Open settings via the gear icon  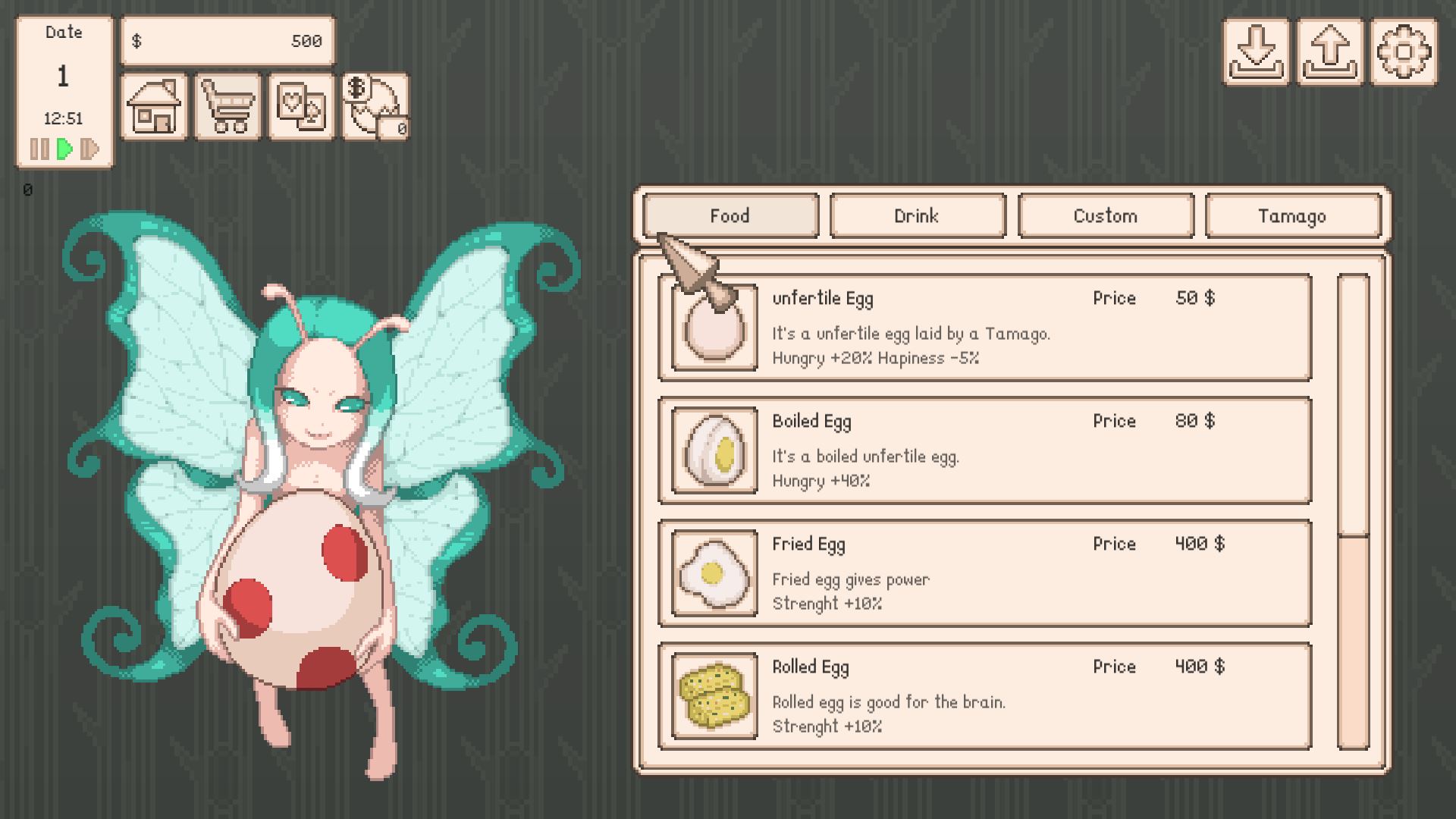tap(1403, 52)
